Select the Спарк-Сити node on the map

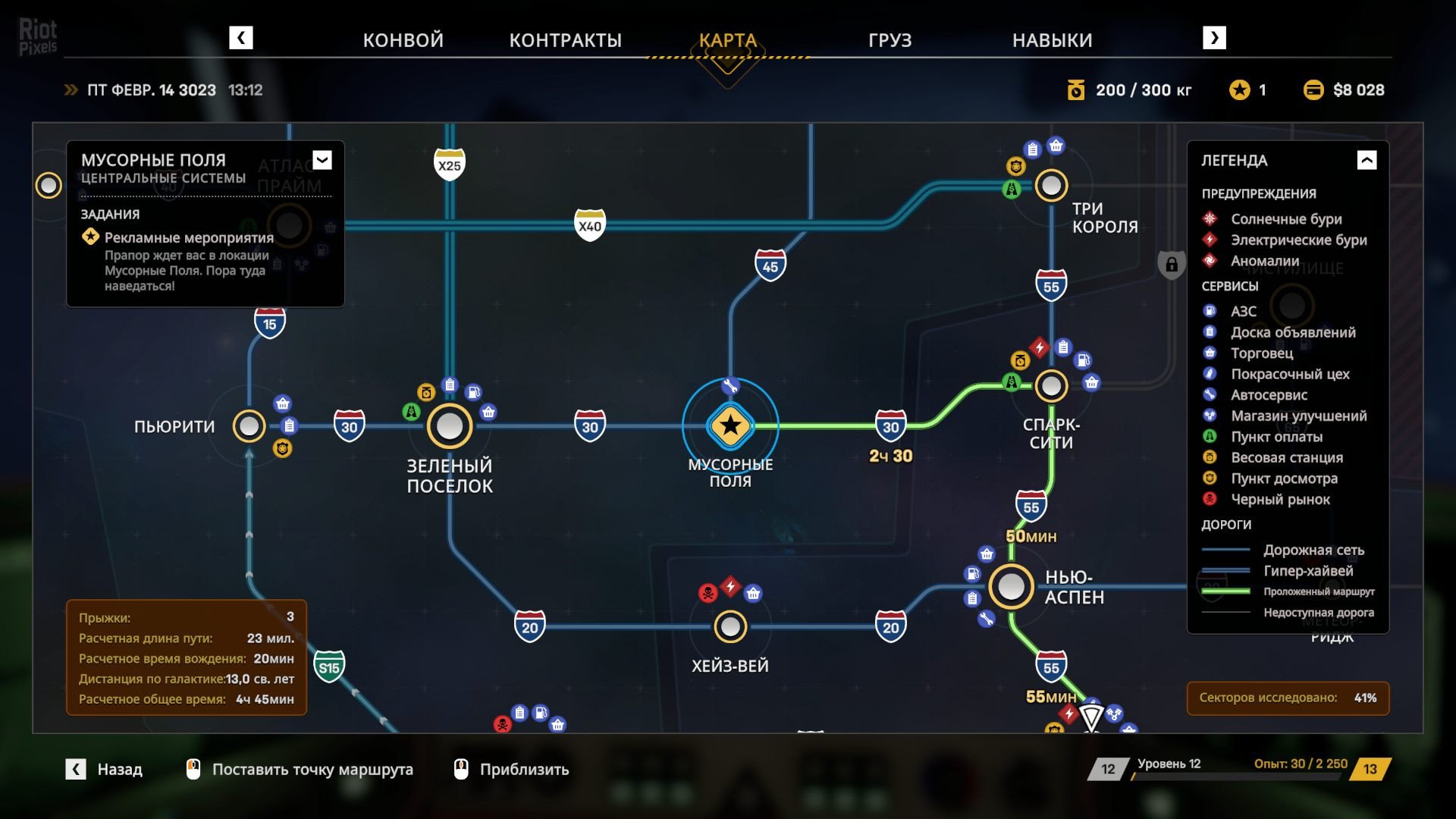click(1051, 386)
